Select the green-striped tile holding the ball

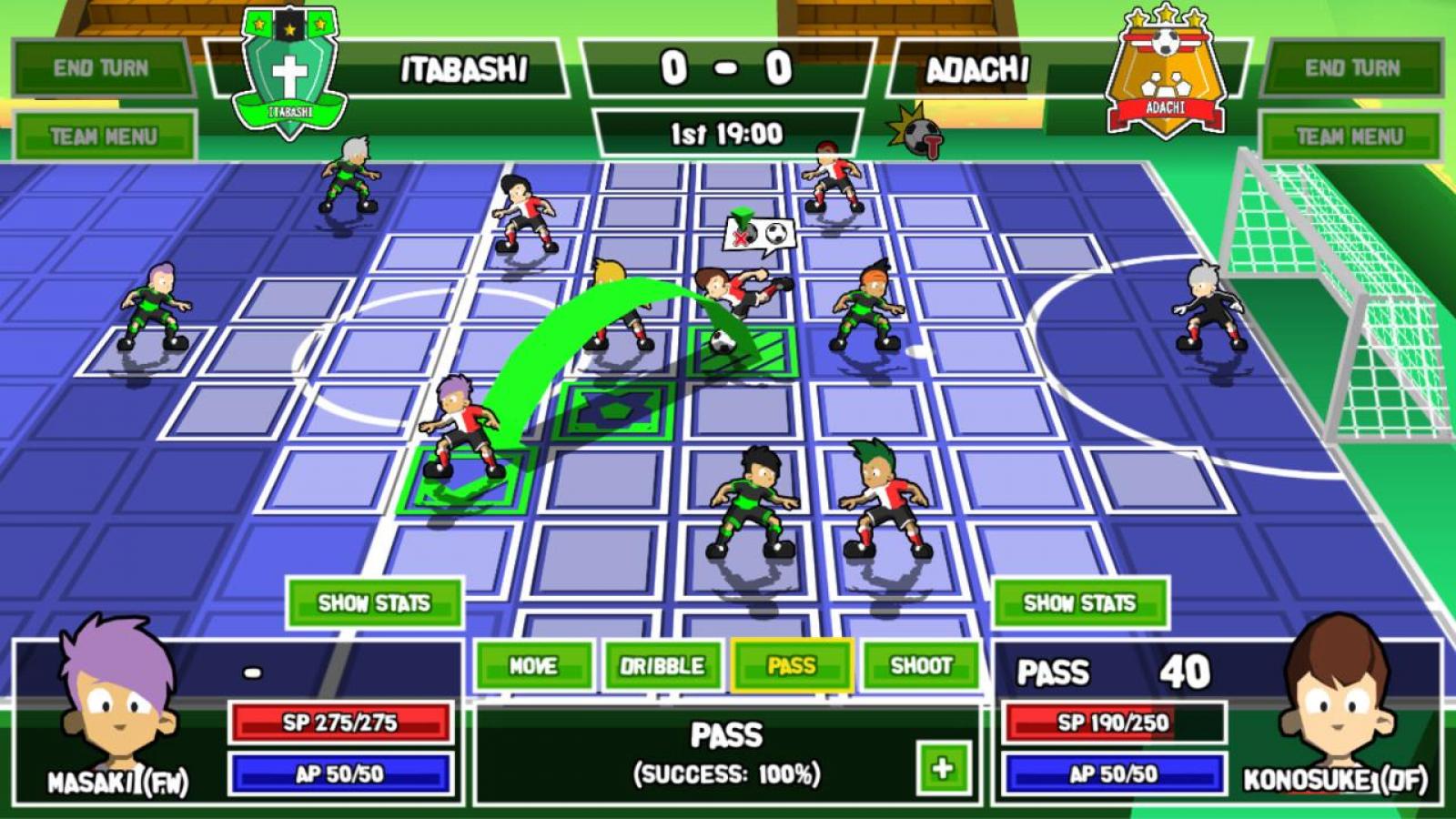click(742, 353)
